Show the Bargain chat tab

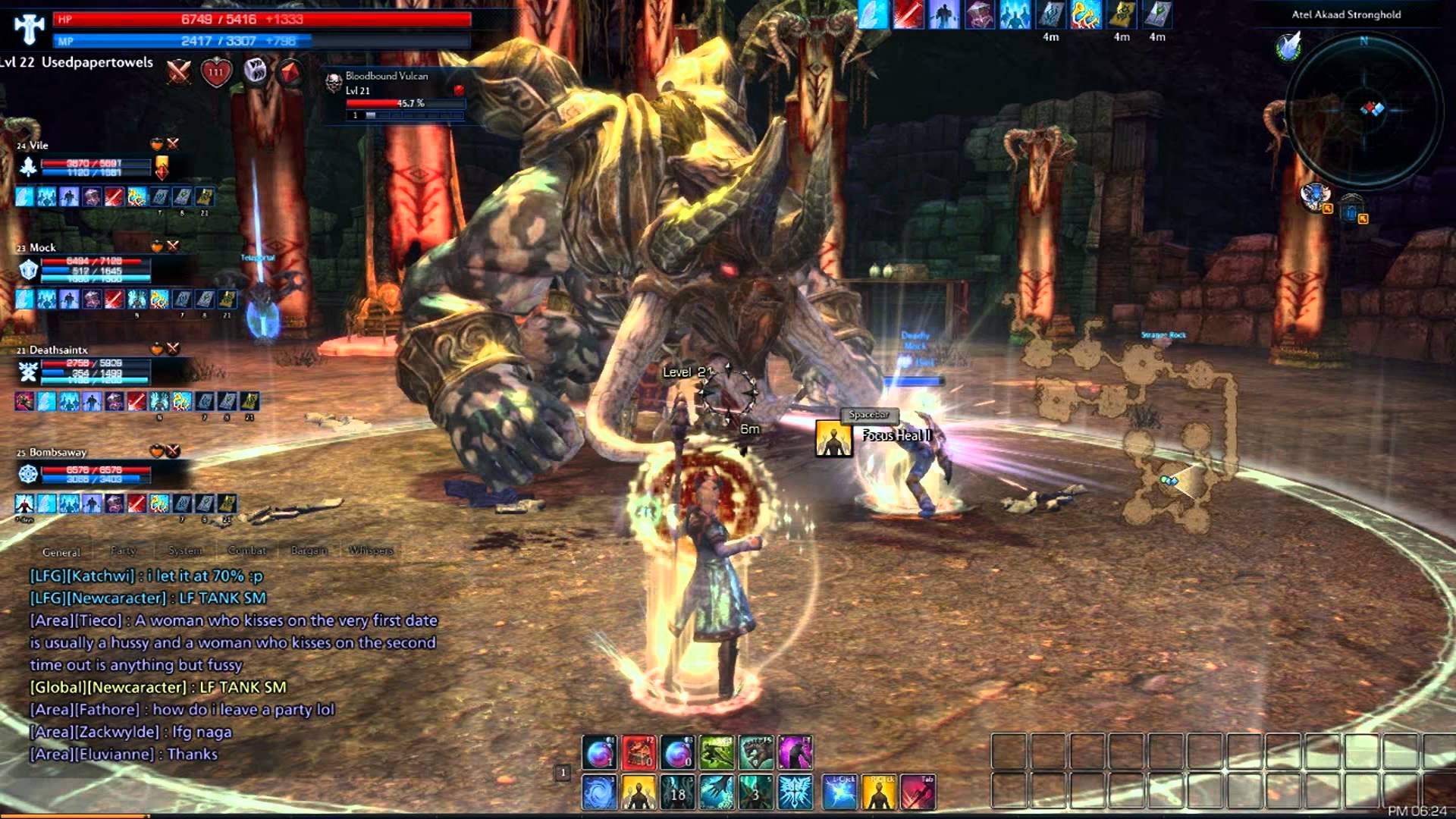(309, 551)
